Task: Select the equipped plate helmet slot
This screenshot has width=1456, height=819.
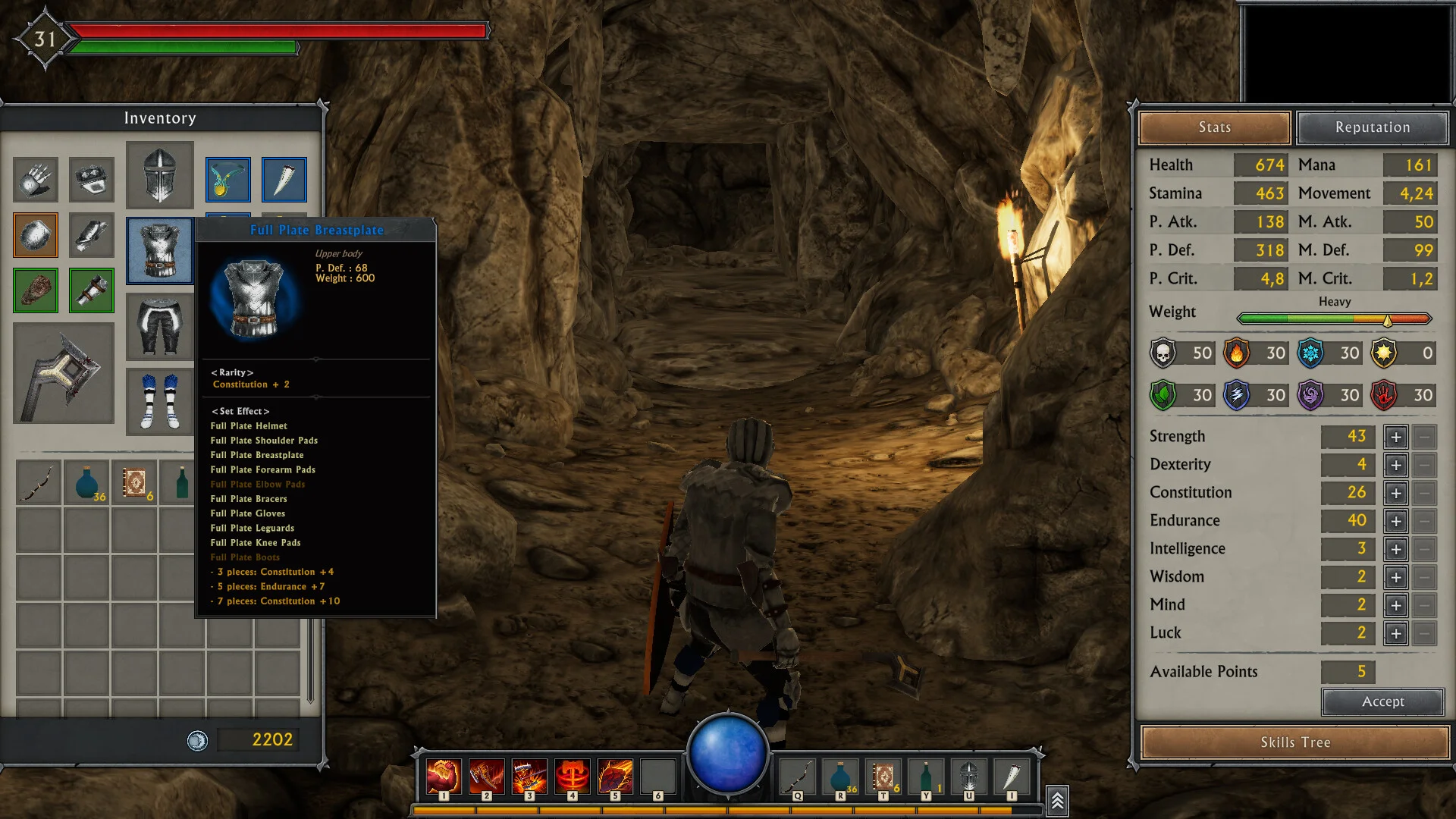Action: click(160, 175)
